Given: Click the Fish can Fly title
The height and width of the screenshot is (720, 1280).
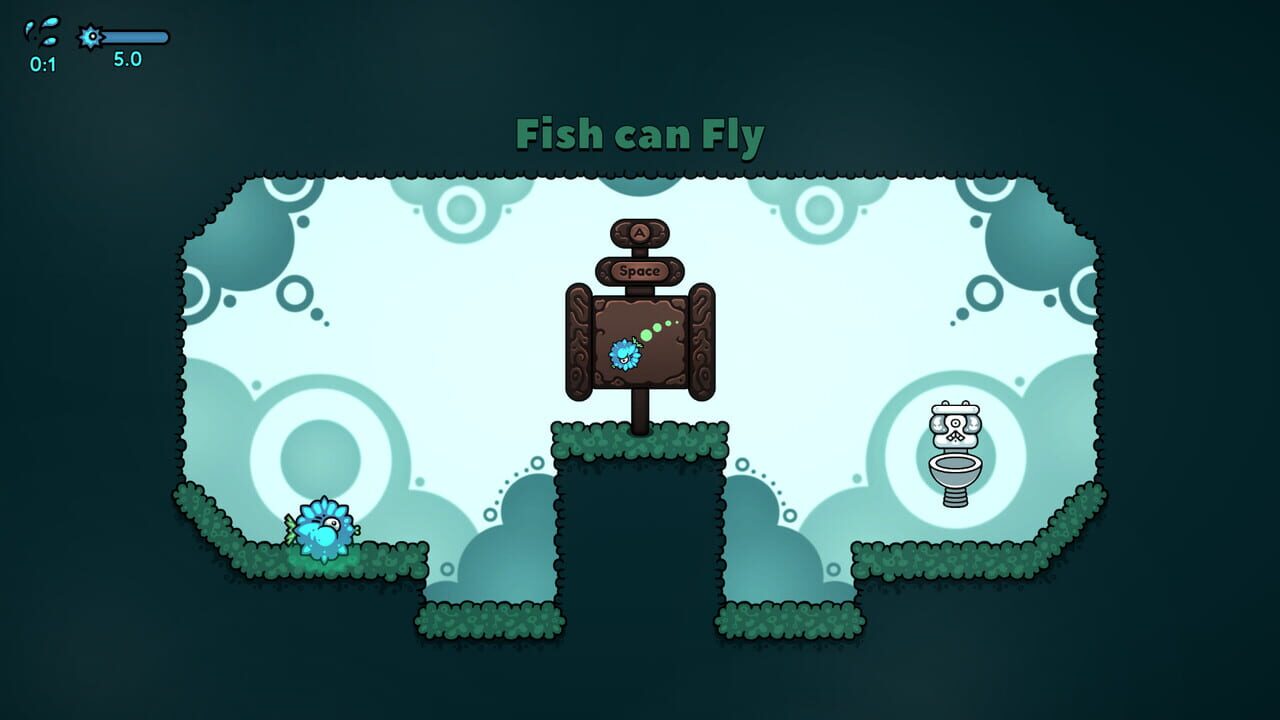Looking at the screenshot, I should pos(640,133).
